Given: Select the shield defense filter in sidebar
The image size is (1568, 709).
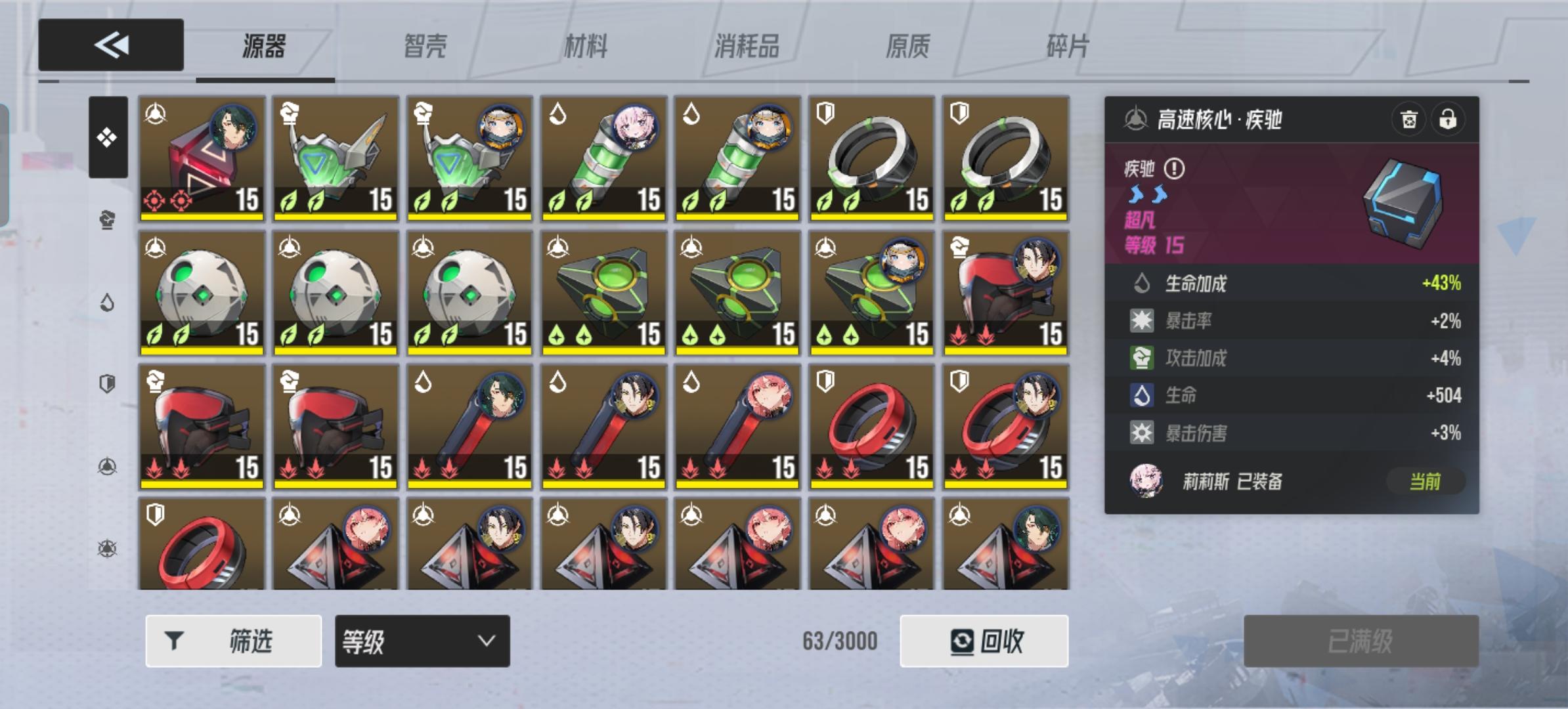Looking at the screenshot, I should pos(108,383).
